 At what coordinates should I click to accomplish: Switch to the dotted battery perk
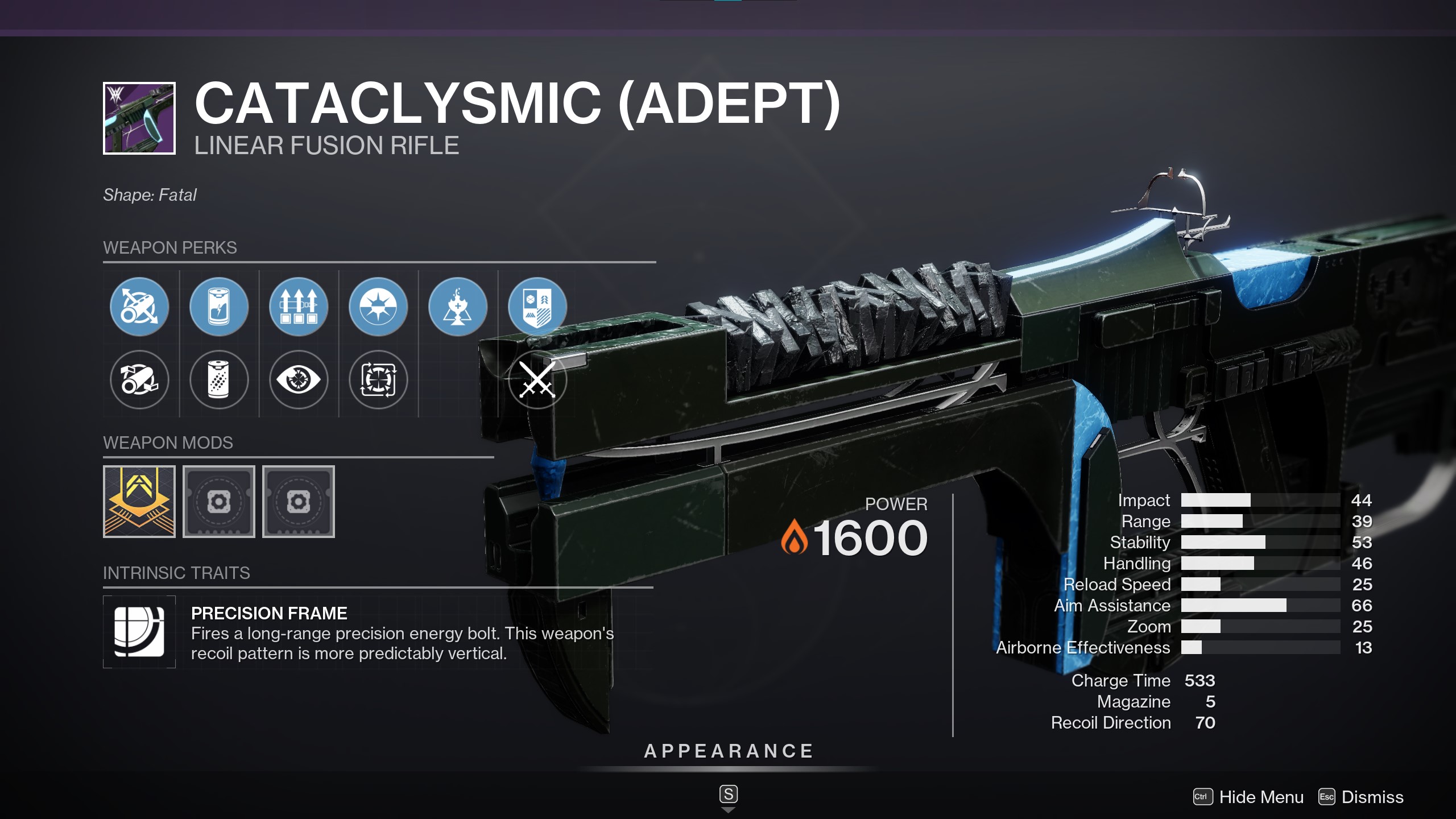tap(219, 380)
